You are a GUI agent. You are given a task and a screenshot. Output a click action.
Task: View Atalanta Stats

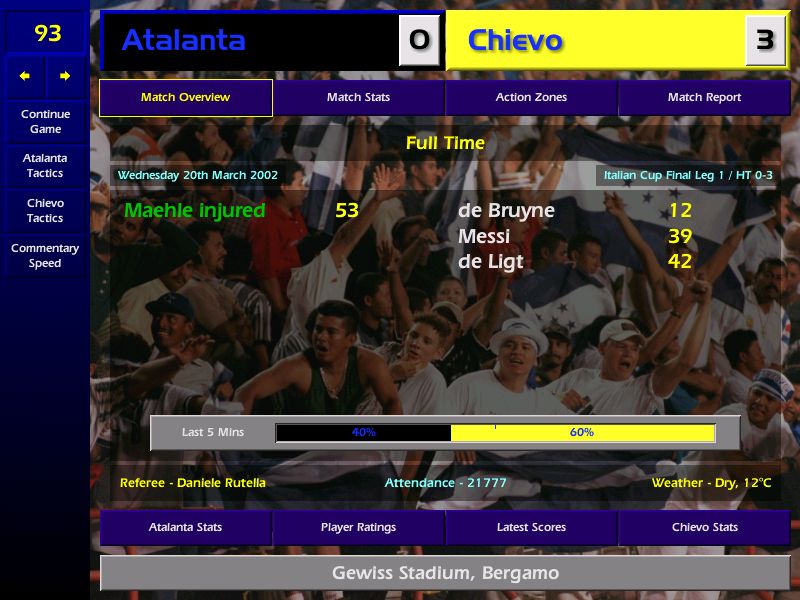[x=185, y=527]
